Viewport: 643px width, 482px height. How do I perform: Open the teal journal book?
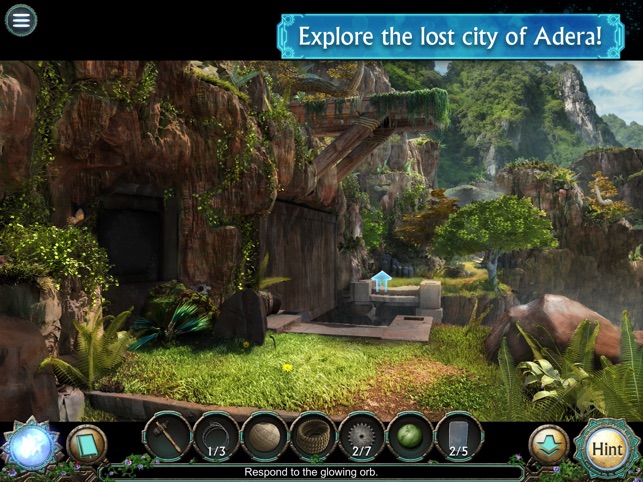click(86, 443)
